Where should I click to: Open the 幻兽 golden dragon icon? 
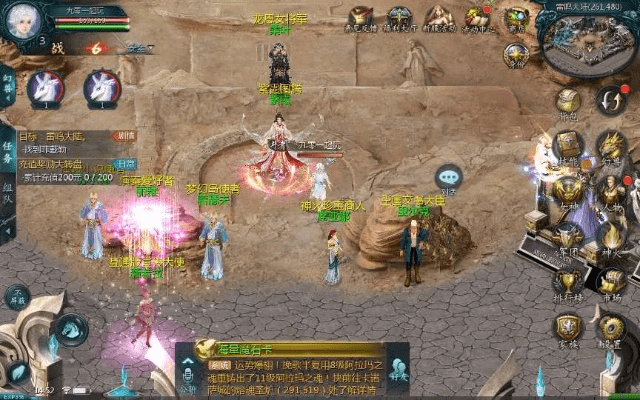(609, 146)
